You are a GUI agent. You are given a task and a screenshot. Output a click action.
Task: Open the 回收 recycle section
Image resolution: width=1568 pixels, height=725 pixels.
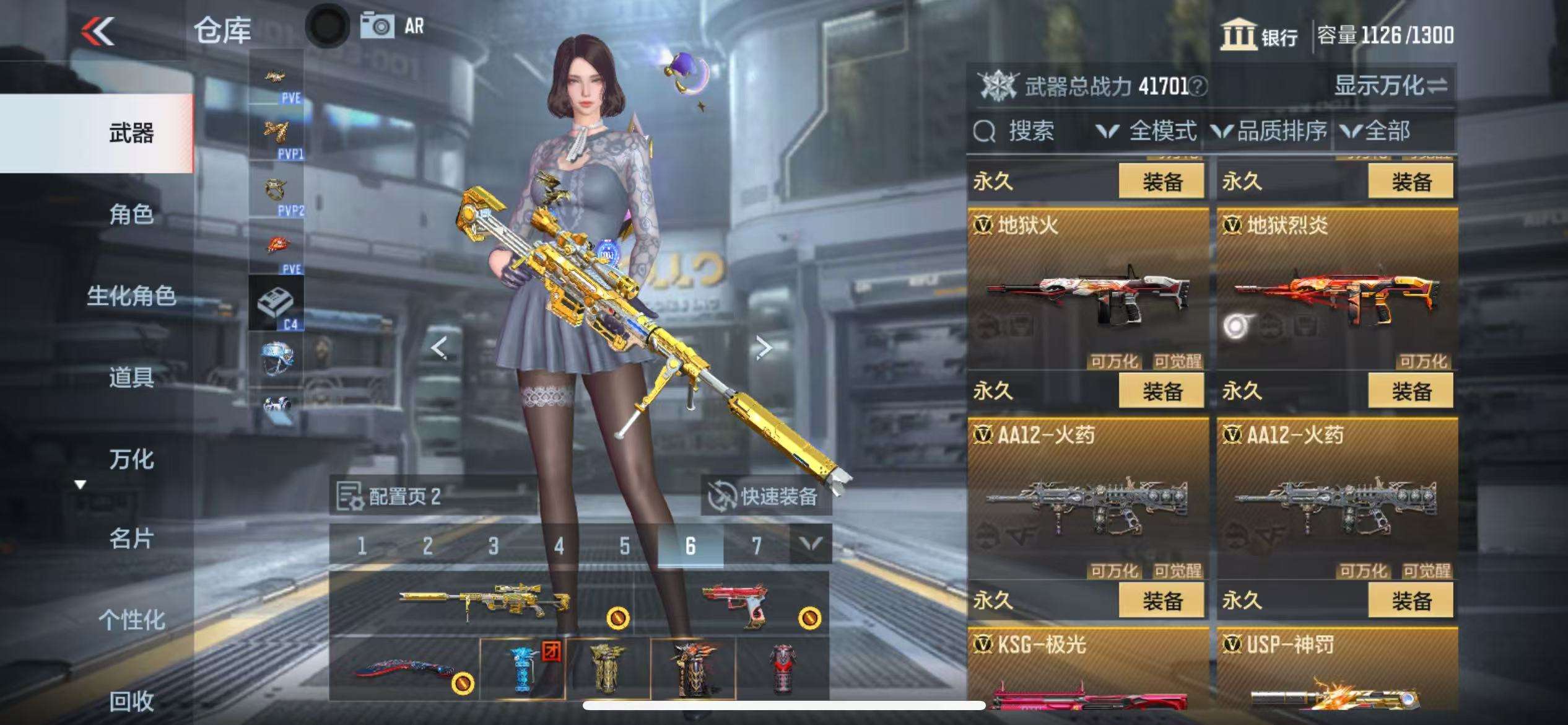click(131, 701)
